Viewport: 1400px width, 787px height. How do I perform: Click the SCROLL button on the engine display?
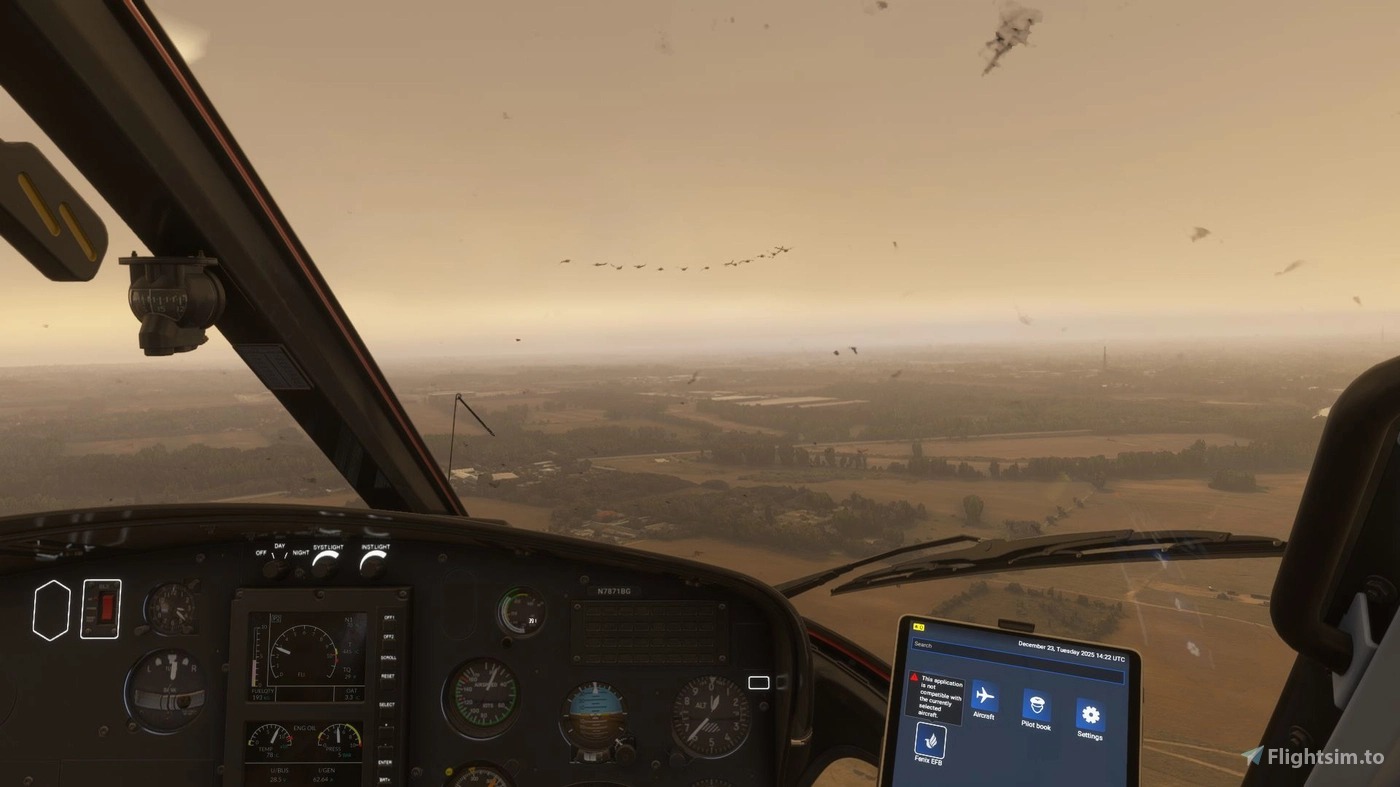pos(387,657)
